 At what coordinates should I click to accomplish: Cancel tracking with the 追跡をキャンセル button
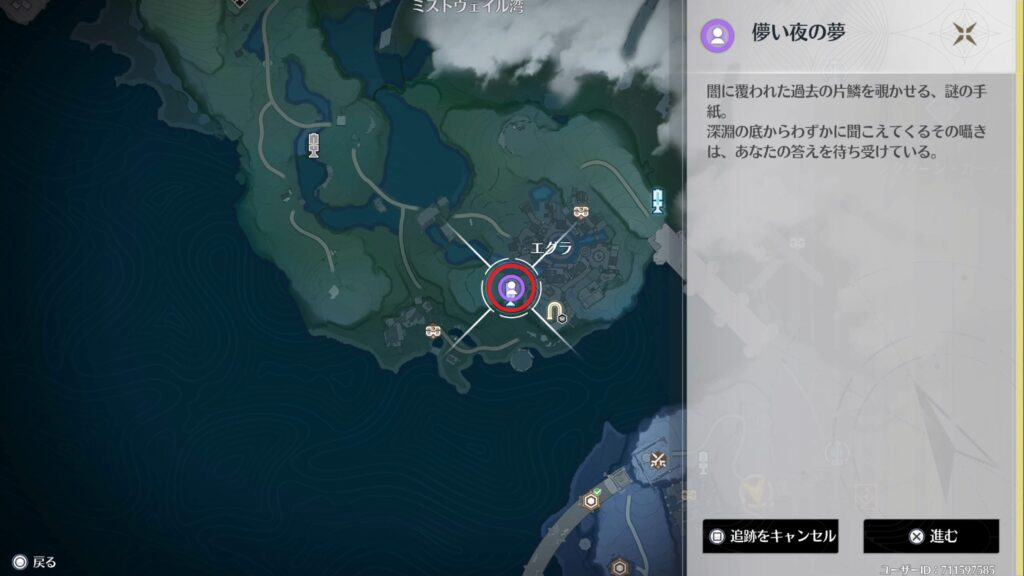click(x=770, y=536)
